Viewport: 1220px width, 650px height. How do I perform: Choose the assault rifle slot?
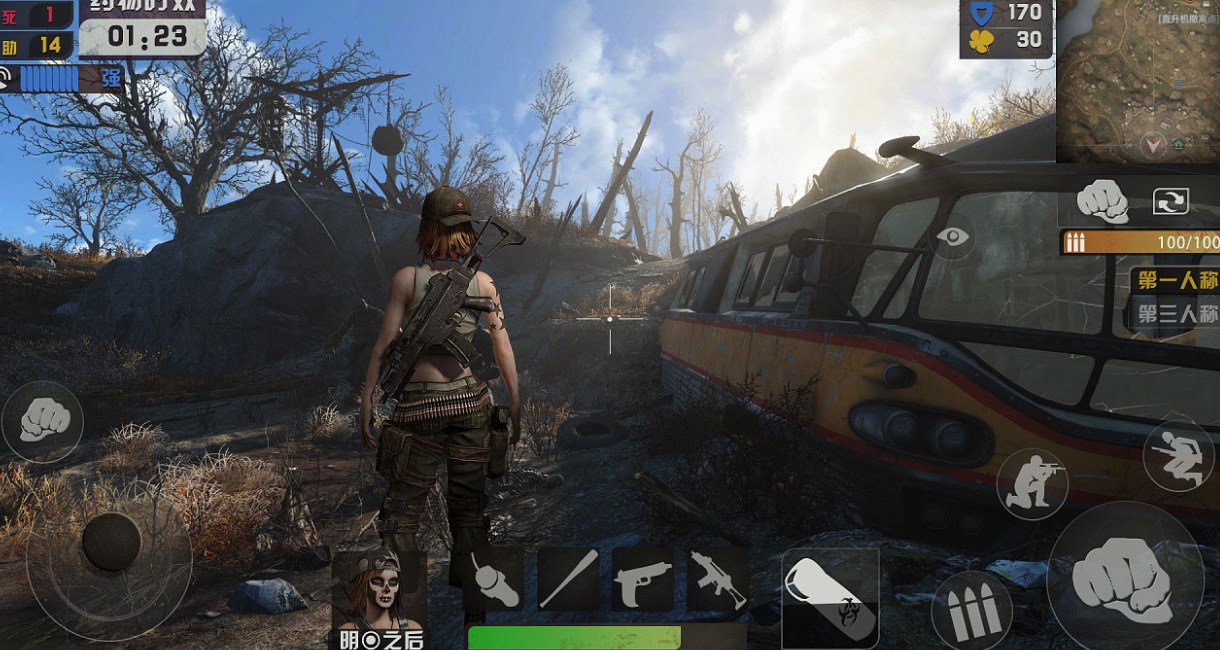pyautogui.click(x=717, y=580)
